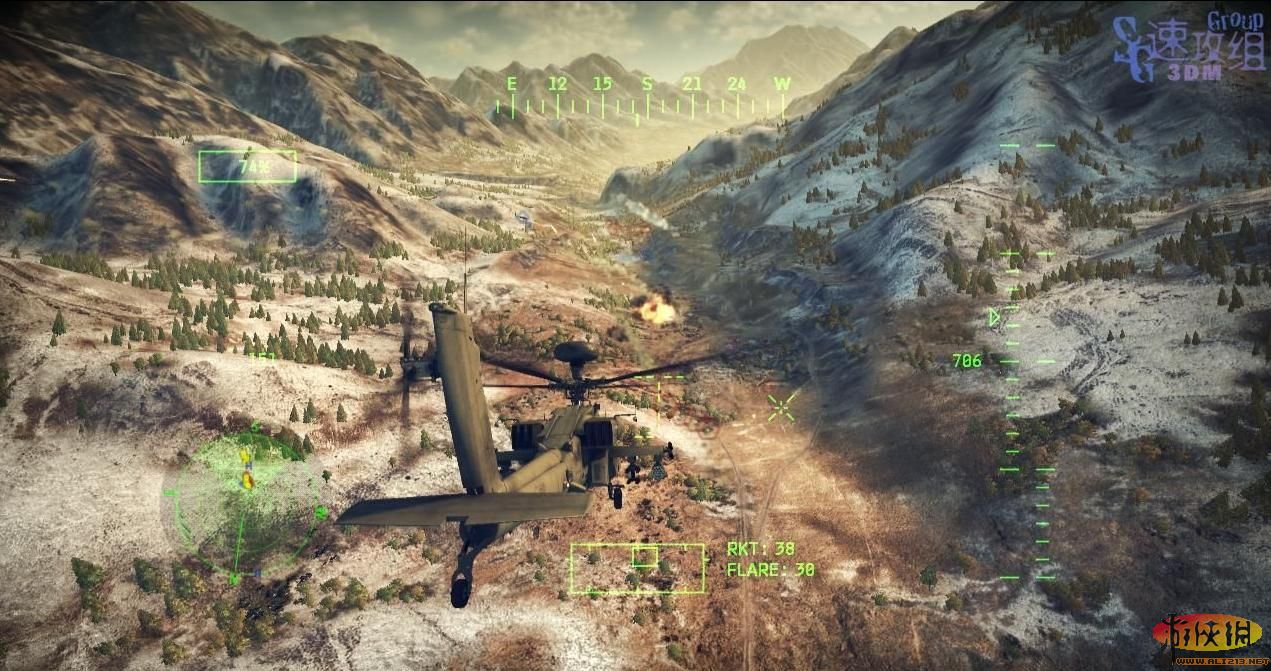
Task: Select the weapon indicator box beside RKT
Action: tap(637, 568)
